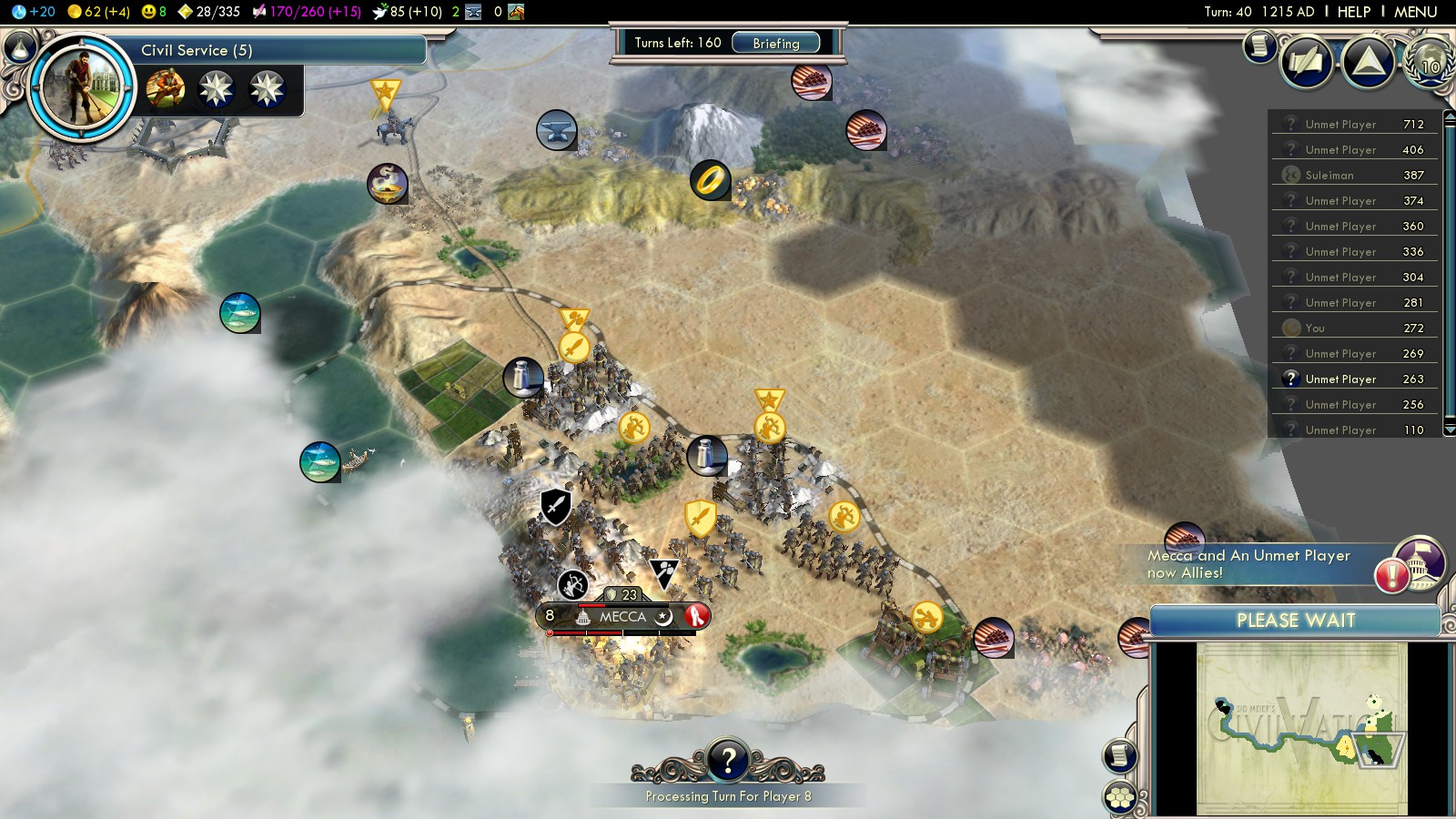Toggle the hex grid map options button

pyautogui.click(x=1119, y=798)
